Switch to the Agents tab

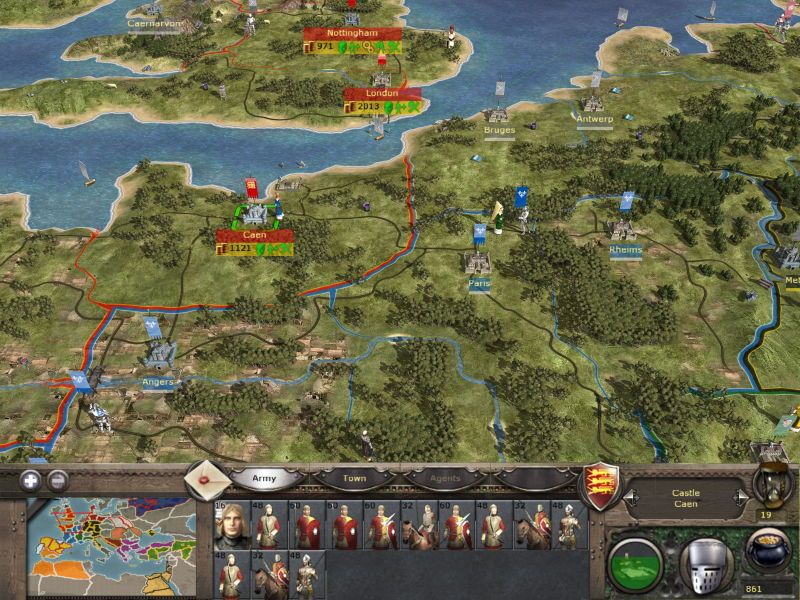click(447, 479)
